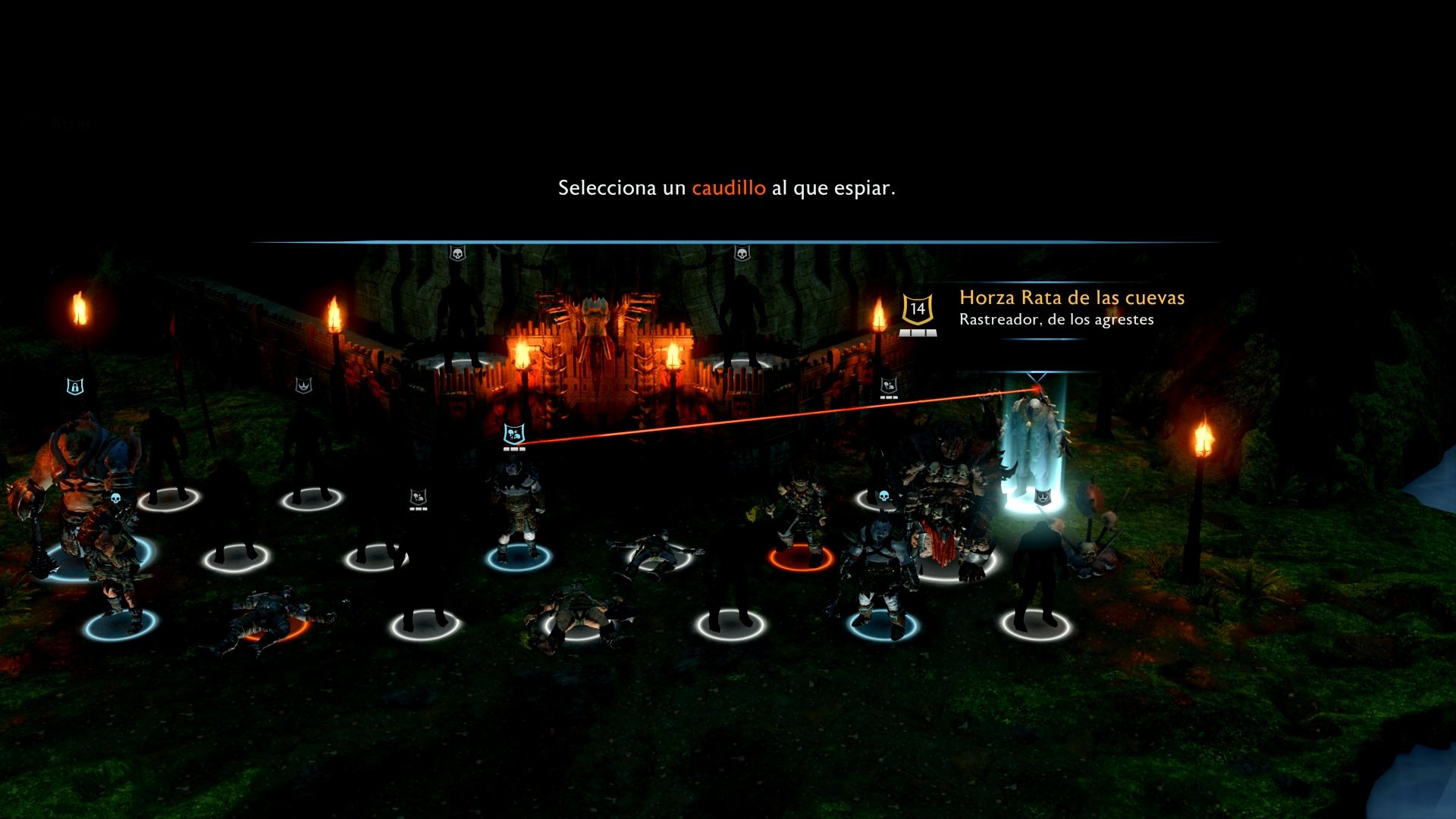The width and height of the screenshot is (1456, 819).
Task: Select the spy banner connected by the red line
Action: coord(514,435)
